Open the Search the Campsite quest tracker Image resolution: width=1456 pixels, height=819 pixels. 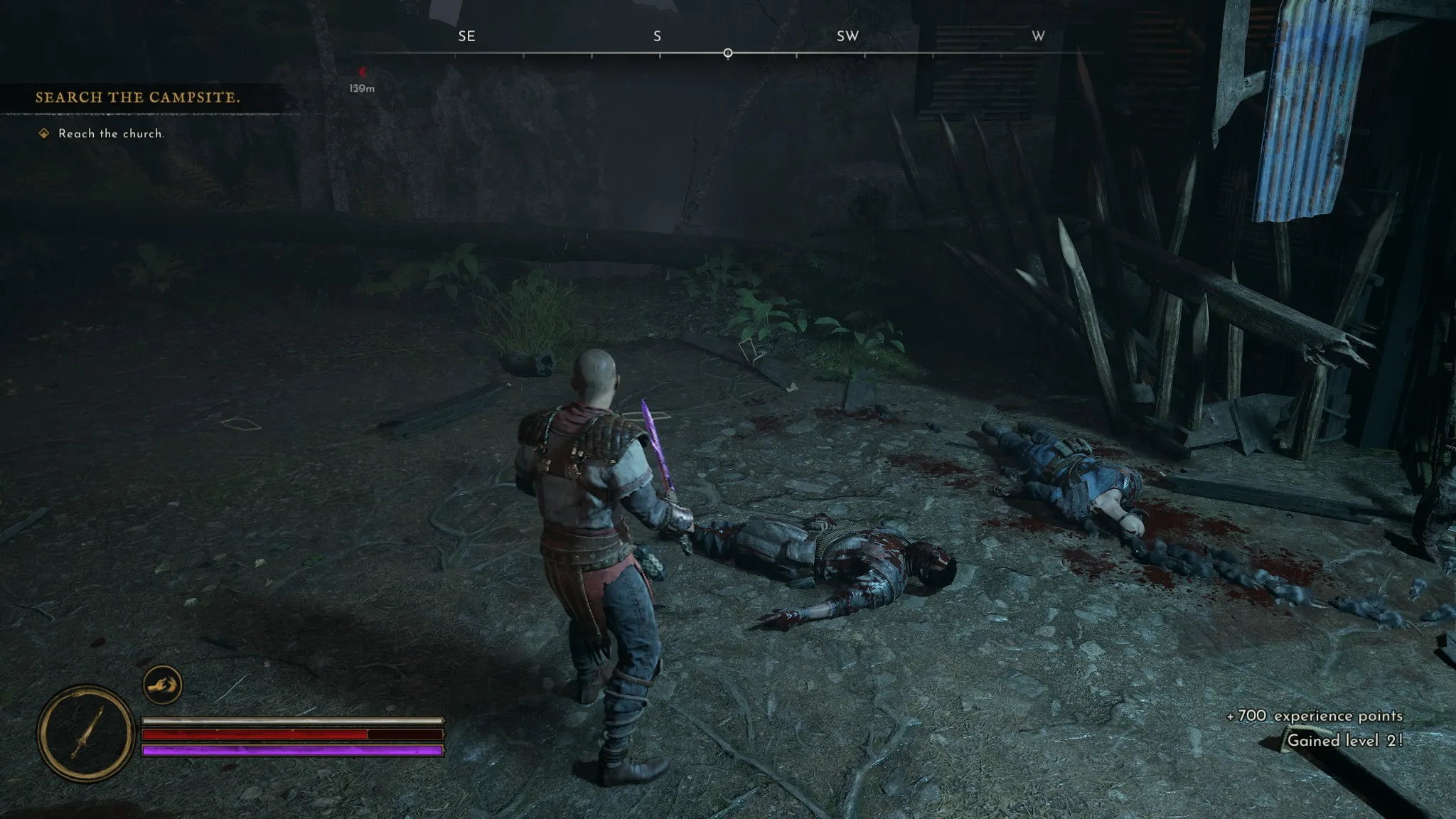(138, 97)
